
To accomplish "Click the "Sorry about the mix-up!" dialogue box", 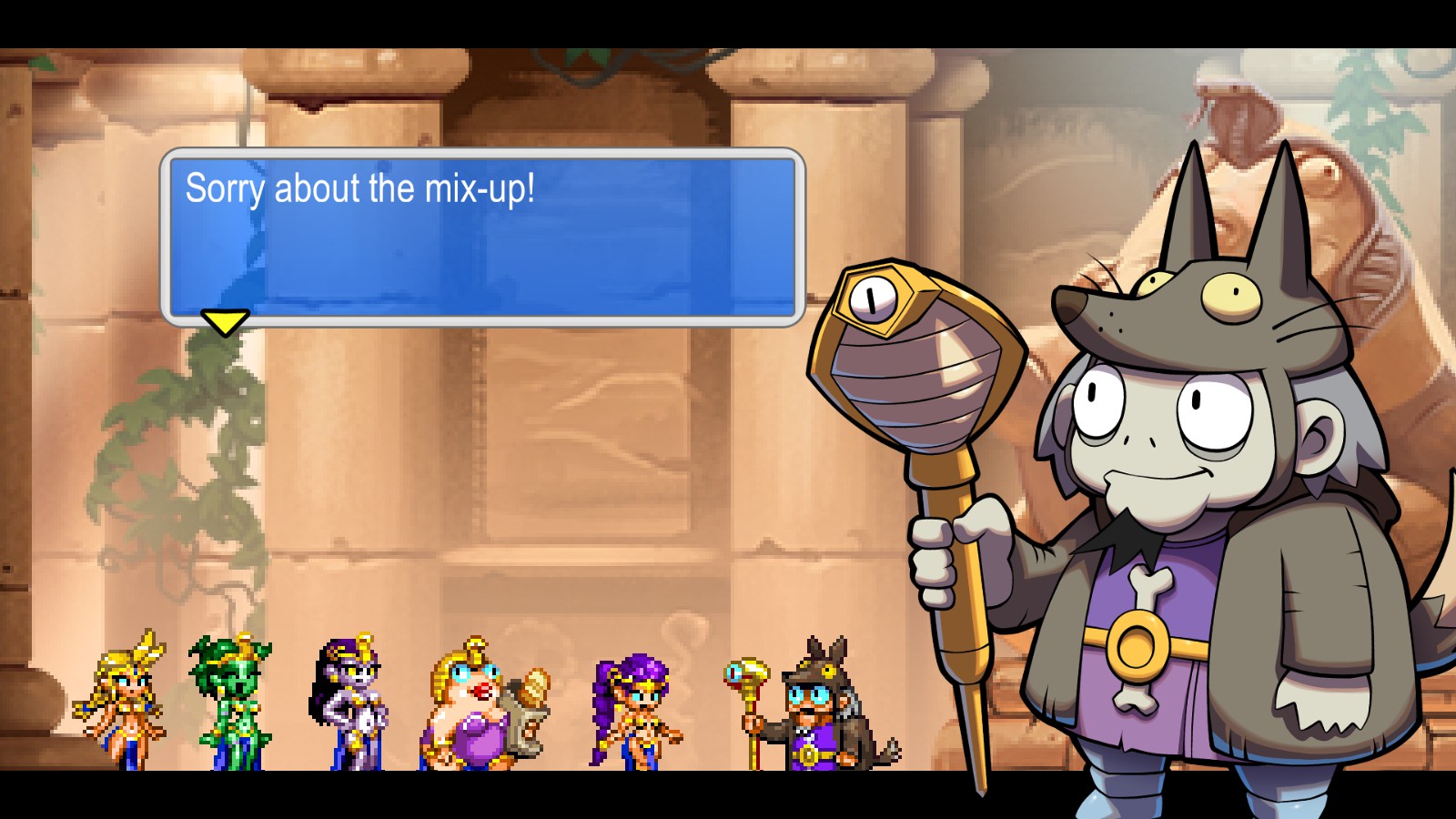I will (482, 237).
